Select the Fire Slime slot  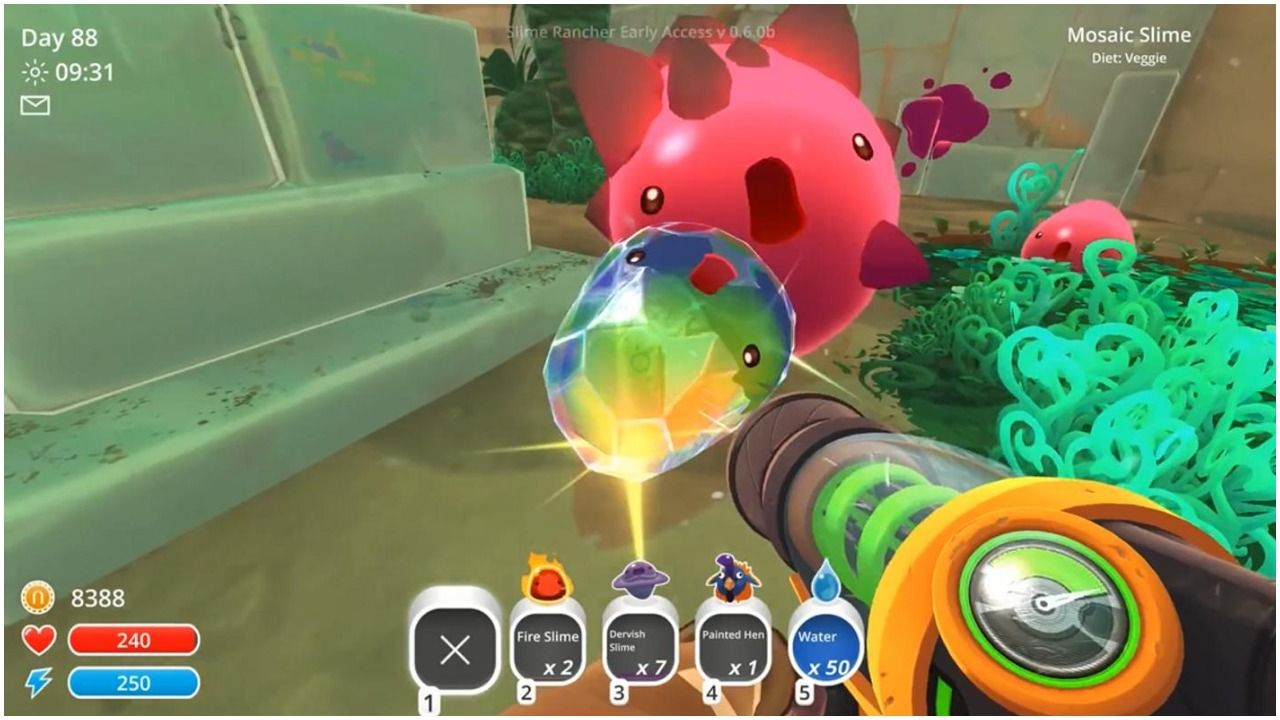tap(547, 647)
